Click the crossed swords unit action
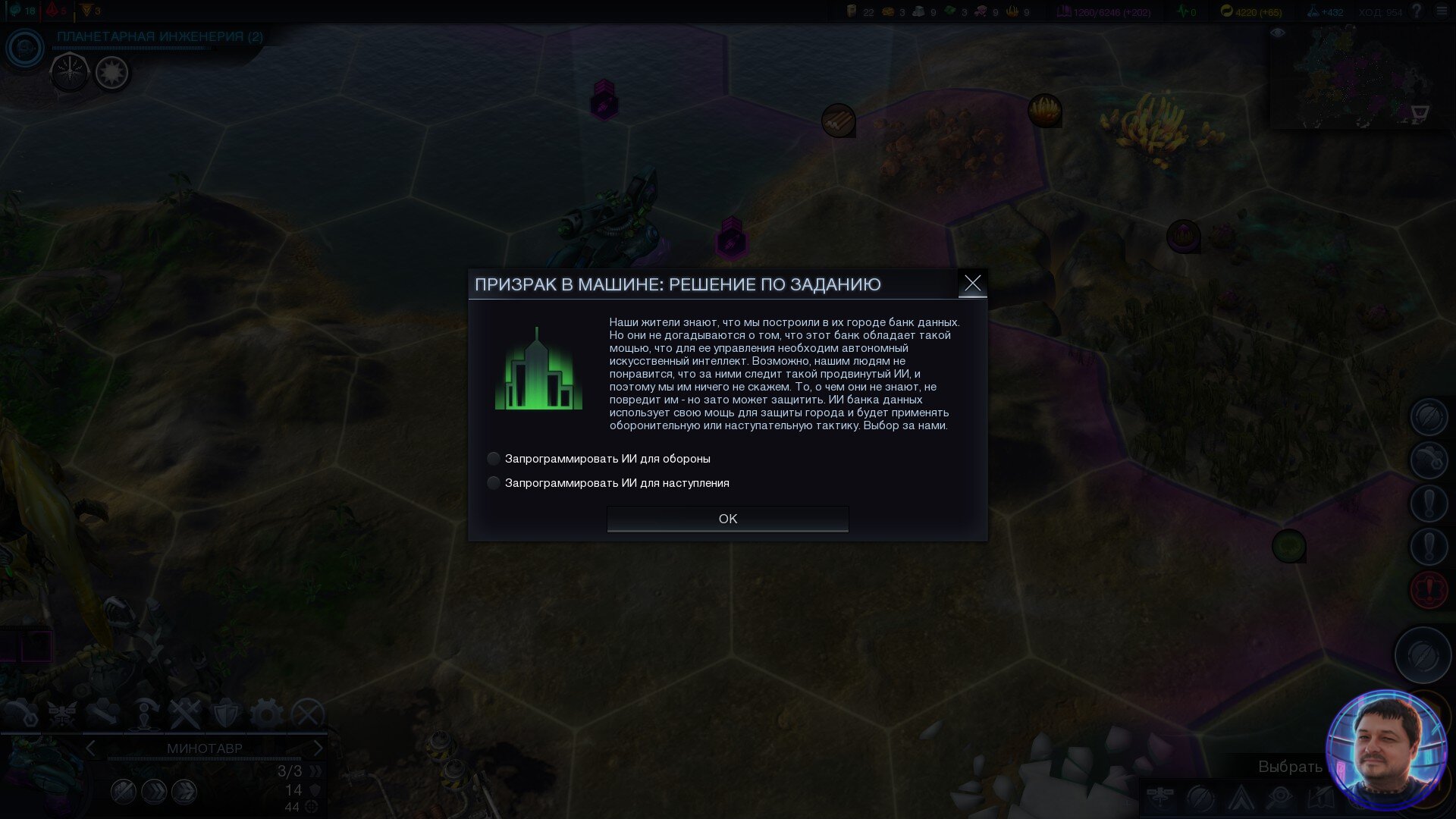This screenshot has height=819, width=1456. tap(184, 714)
